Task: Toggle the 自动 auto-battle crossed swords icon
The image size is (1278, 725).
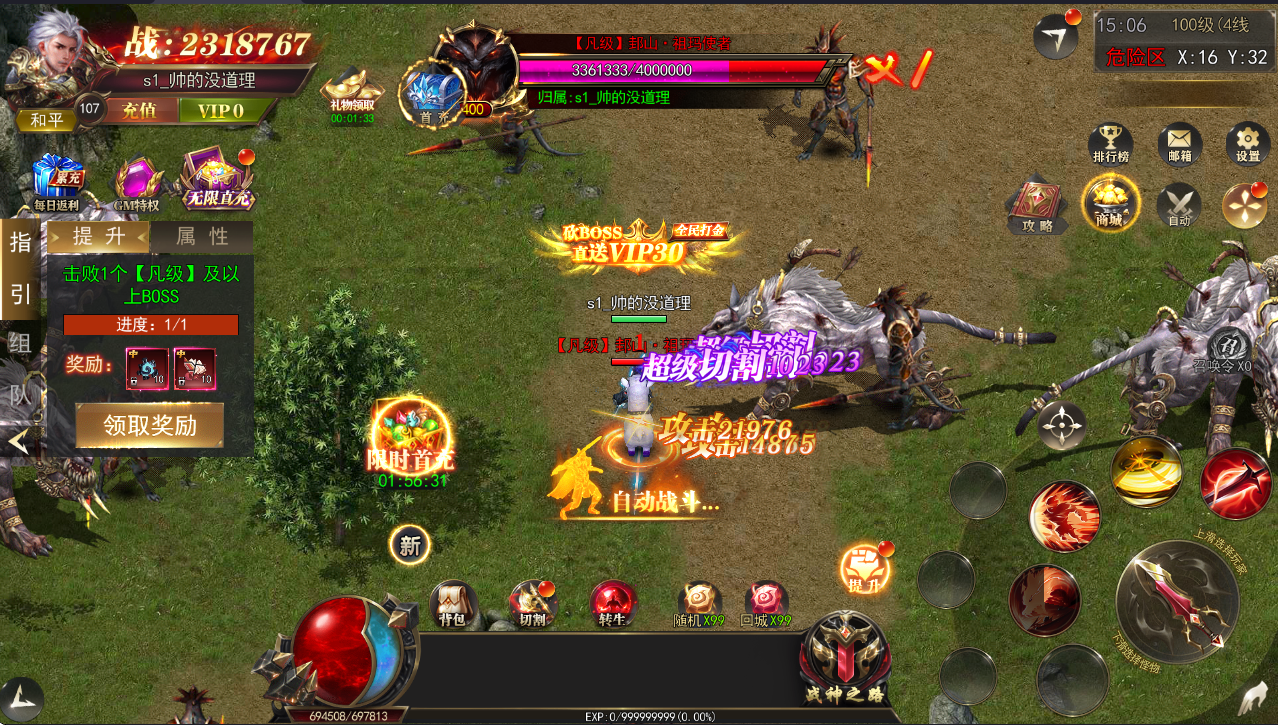Action: click(x=1179, y=205)
